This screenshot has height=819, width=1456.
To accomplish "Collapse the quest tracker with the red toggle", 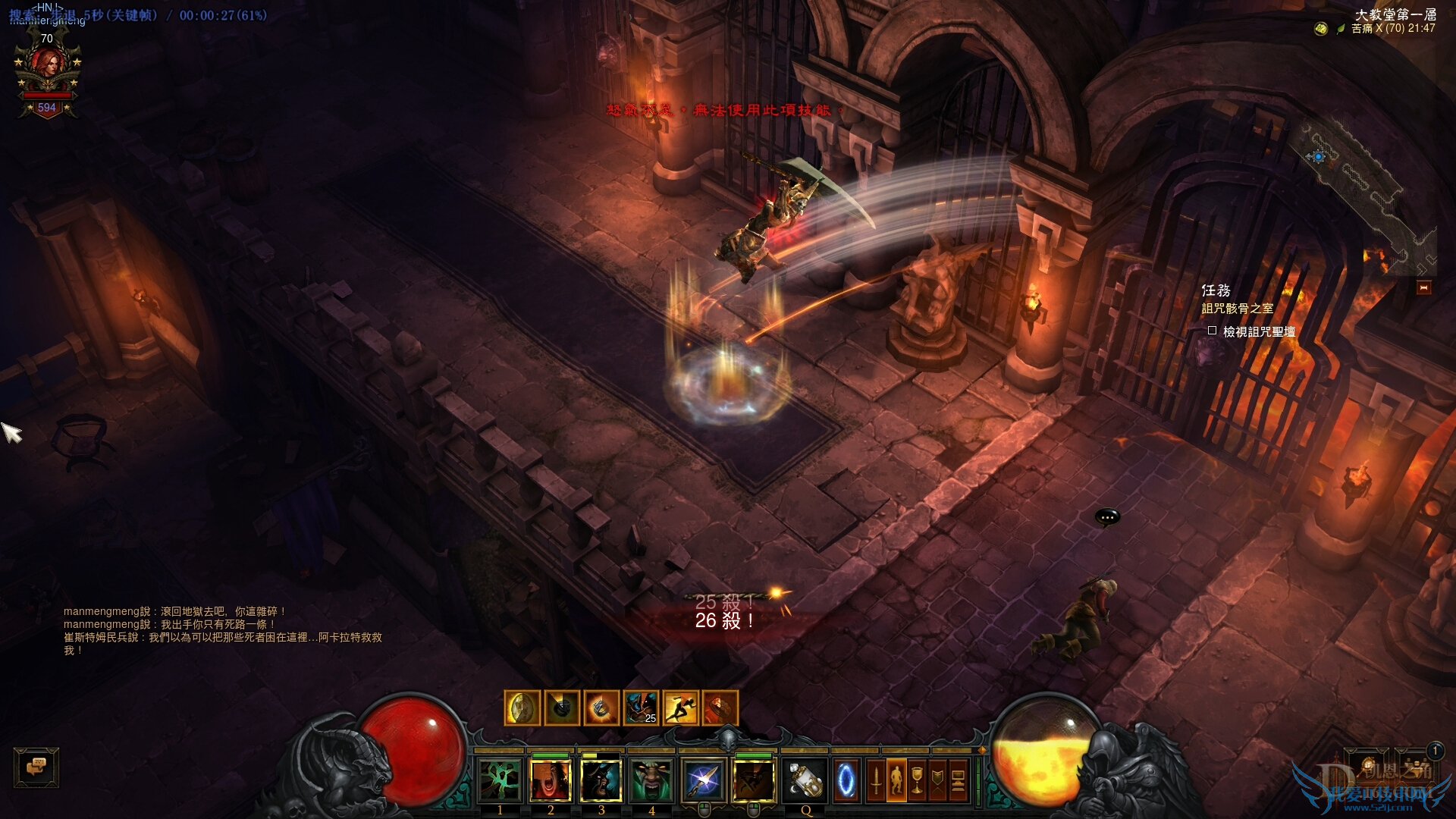I will click(x=1423, y=288).
